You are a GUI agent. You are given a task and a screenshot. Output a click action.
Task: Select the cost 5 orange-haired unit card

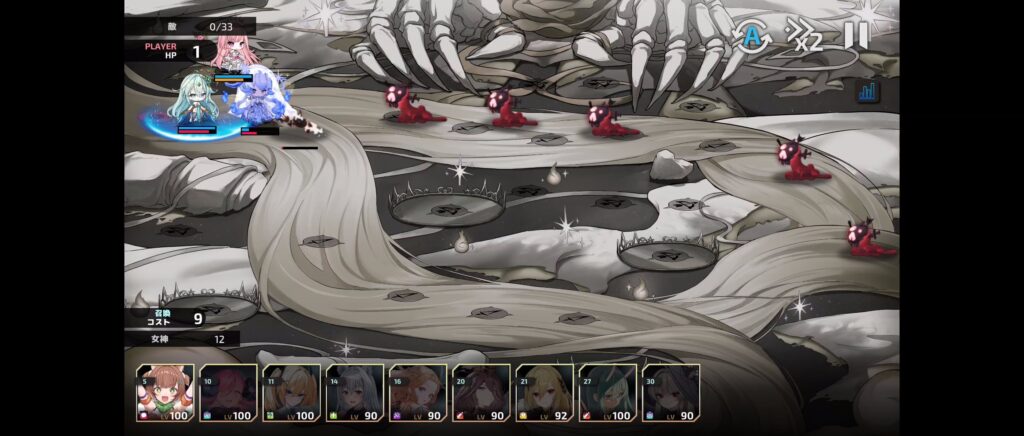click(x=165, y=393)
